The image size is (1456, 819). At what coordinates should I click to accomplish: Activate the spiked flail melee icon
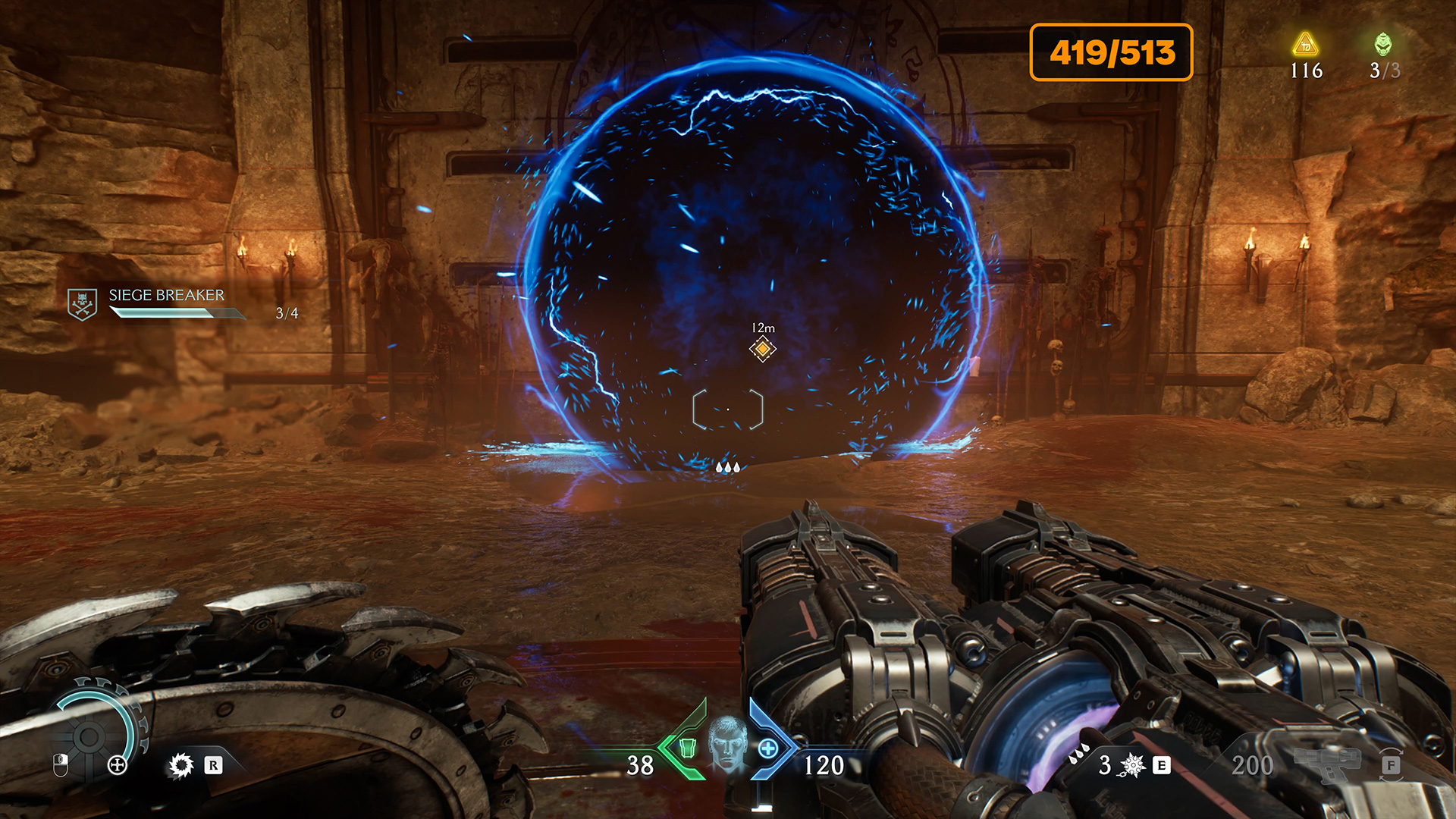pyautogui.click(x=1132, y=765)
